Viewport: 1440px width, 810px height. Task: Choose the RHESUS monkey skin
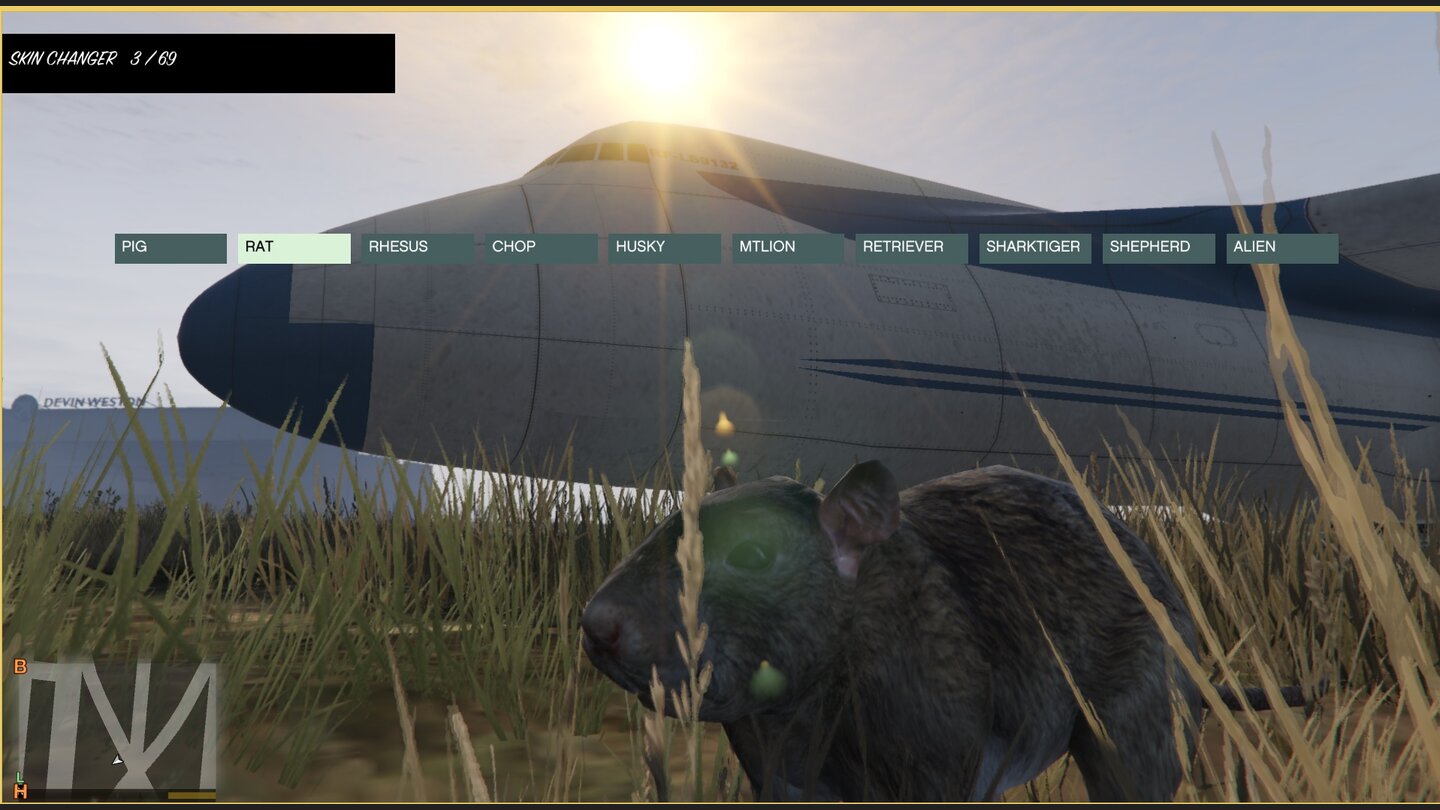tap(416, 247)
